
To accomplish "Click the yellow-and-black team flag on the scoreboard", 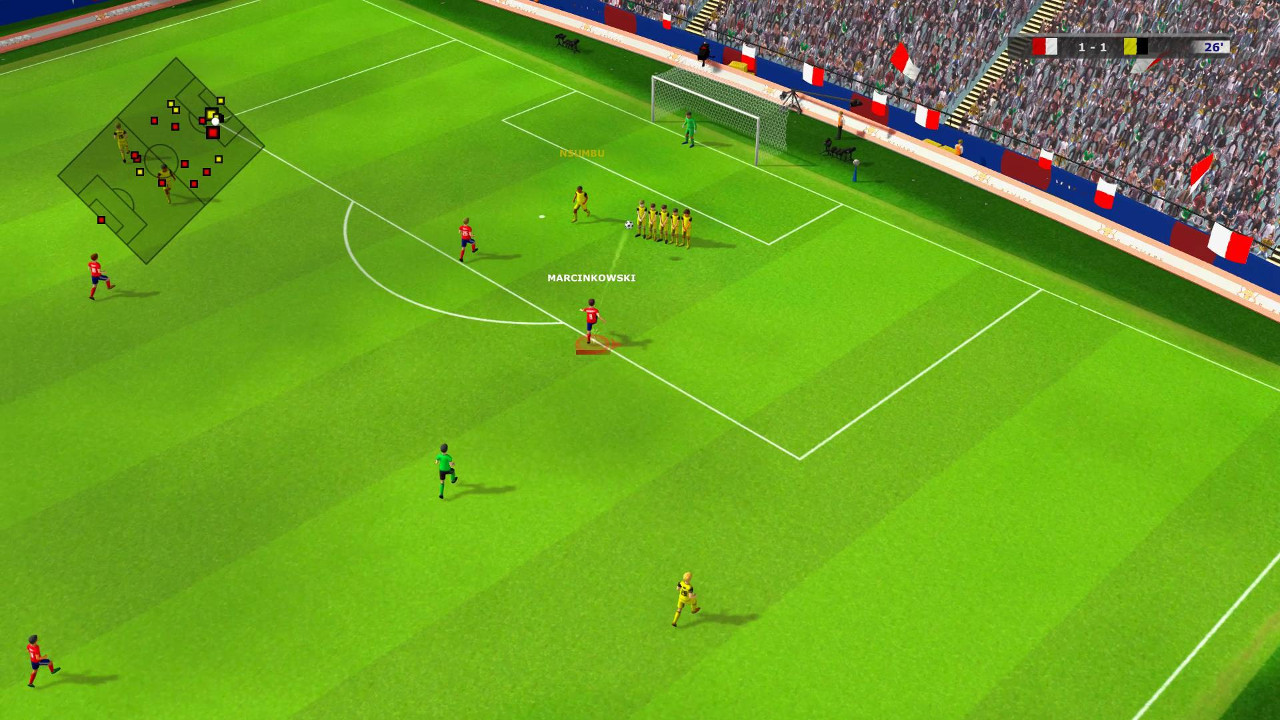I will pyautogui.click(x=1135, y=46).
